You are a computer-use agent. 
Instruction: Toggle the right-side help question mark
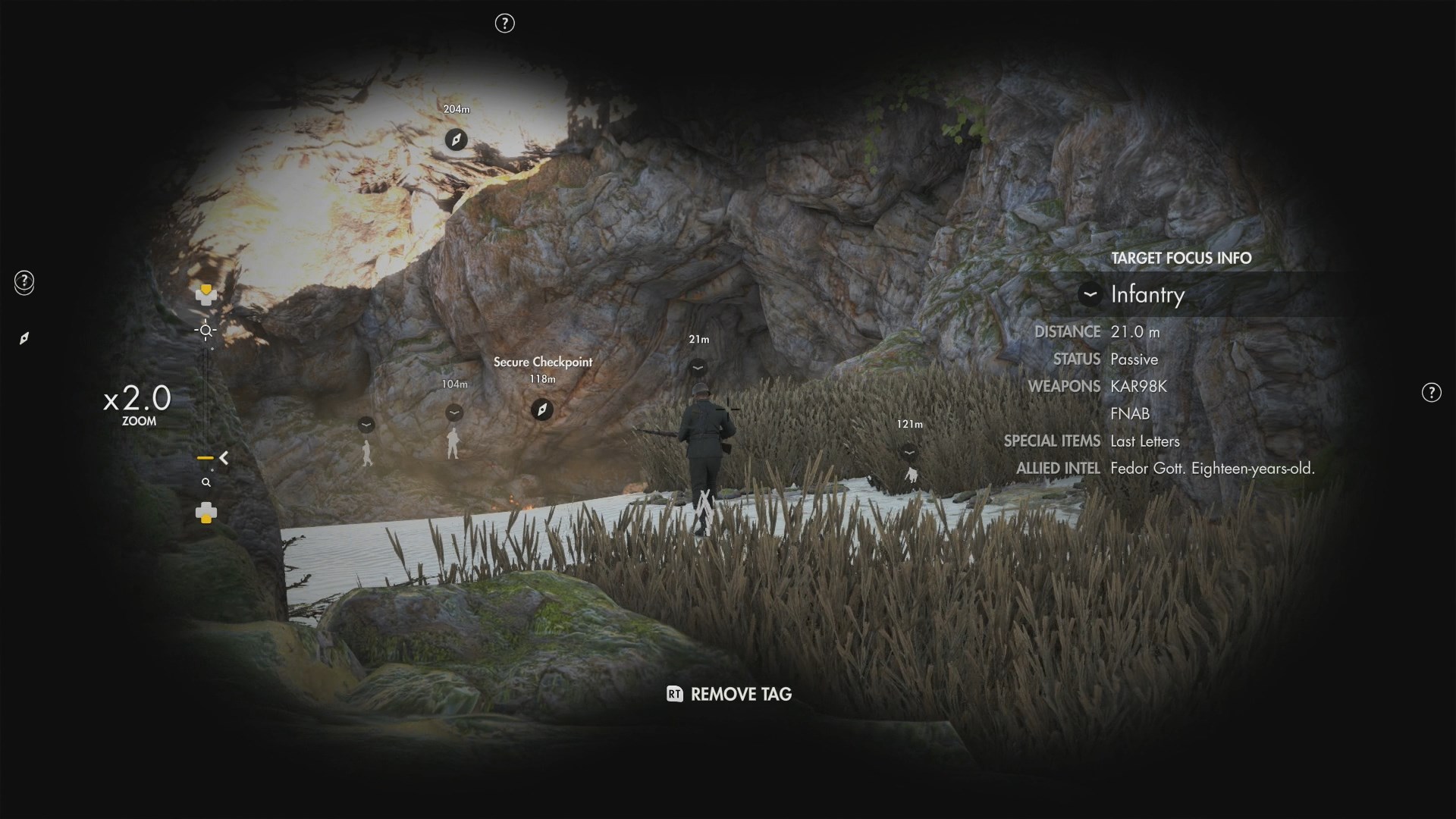[1432, 392]
